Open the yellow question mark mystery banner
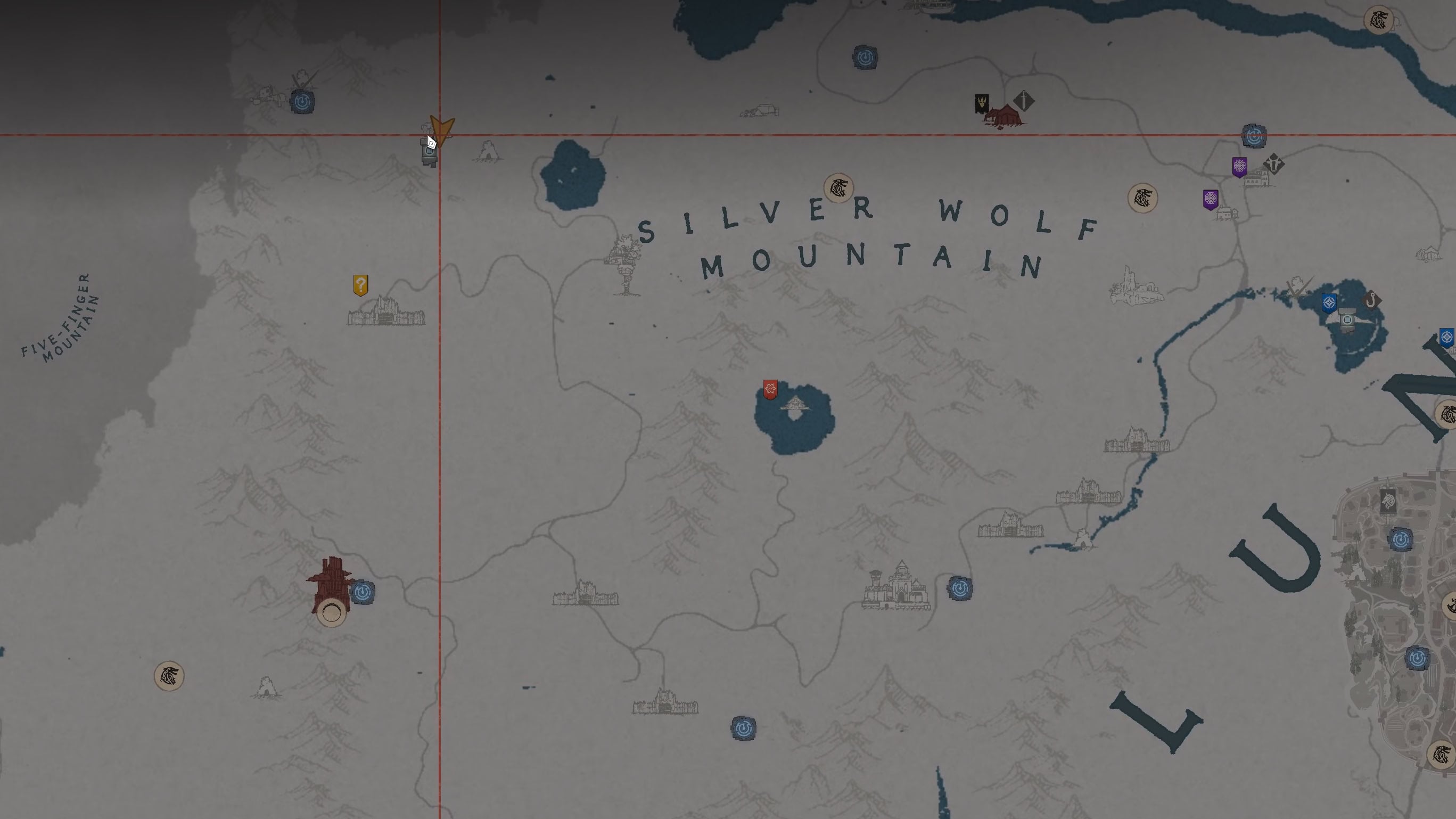 point(360,284)
